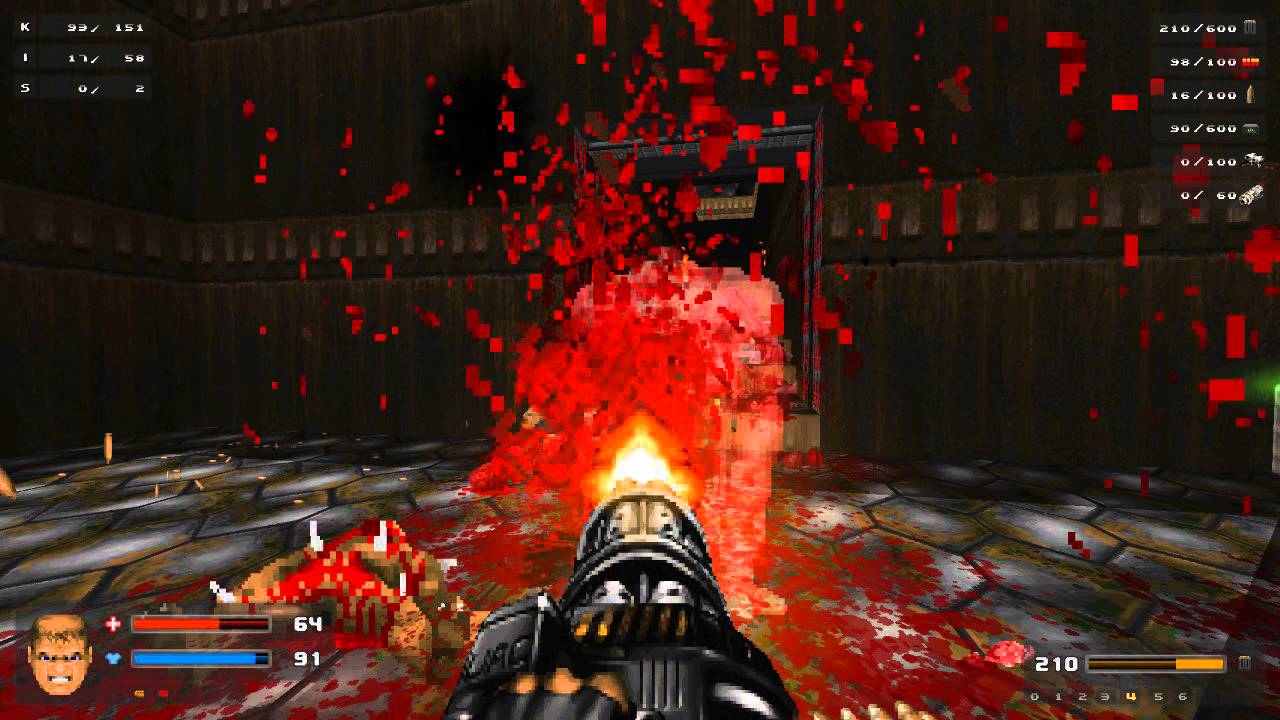Viewport: 1280px width, 720px height.
Task: Click the blue armor vest icon
Action: click(x=113, y=659)
